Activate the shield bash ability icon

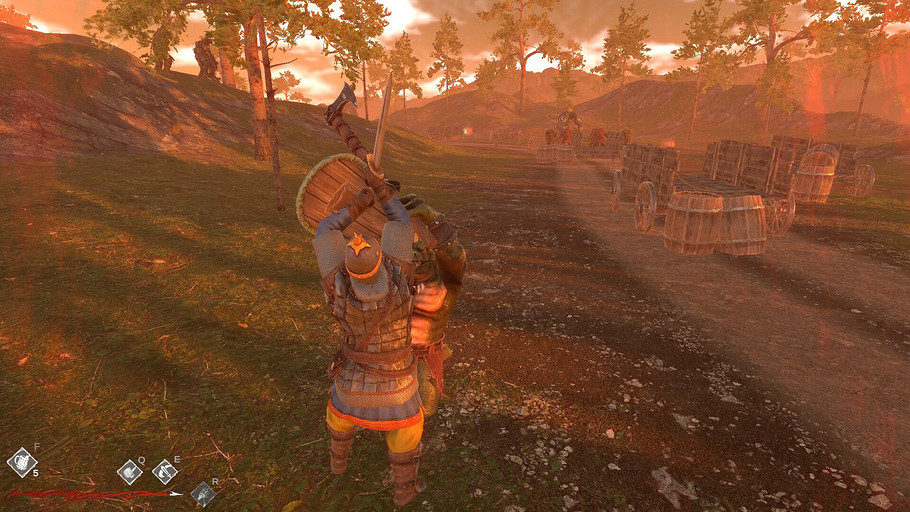pyautogui.click(x=129, y=472)
